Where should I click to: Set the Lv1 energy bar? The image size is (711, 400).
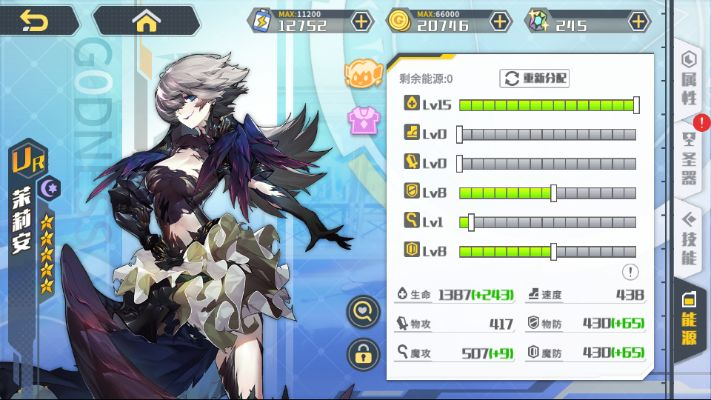coord(547,222)
